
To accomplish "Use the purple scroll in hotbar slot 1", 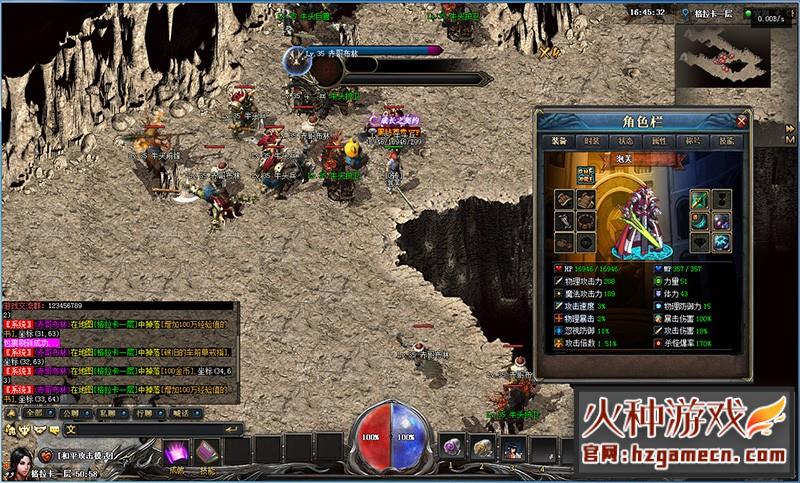I will 454,447.
